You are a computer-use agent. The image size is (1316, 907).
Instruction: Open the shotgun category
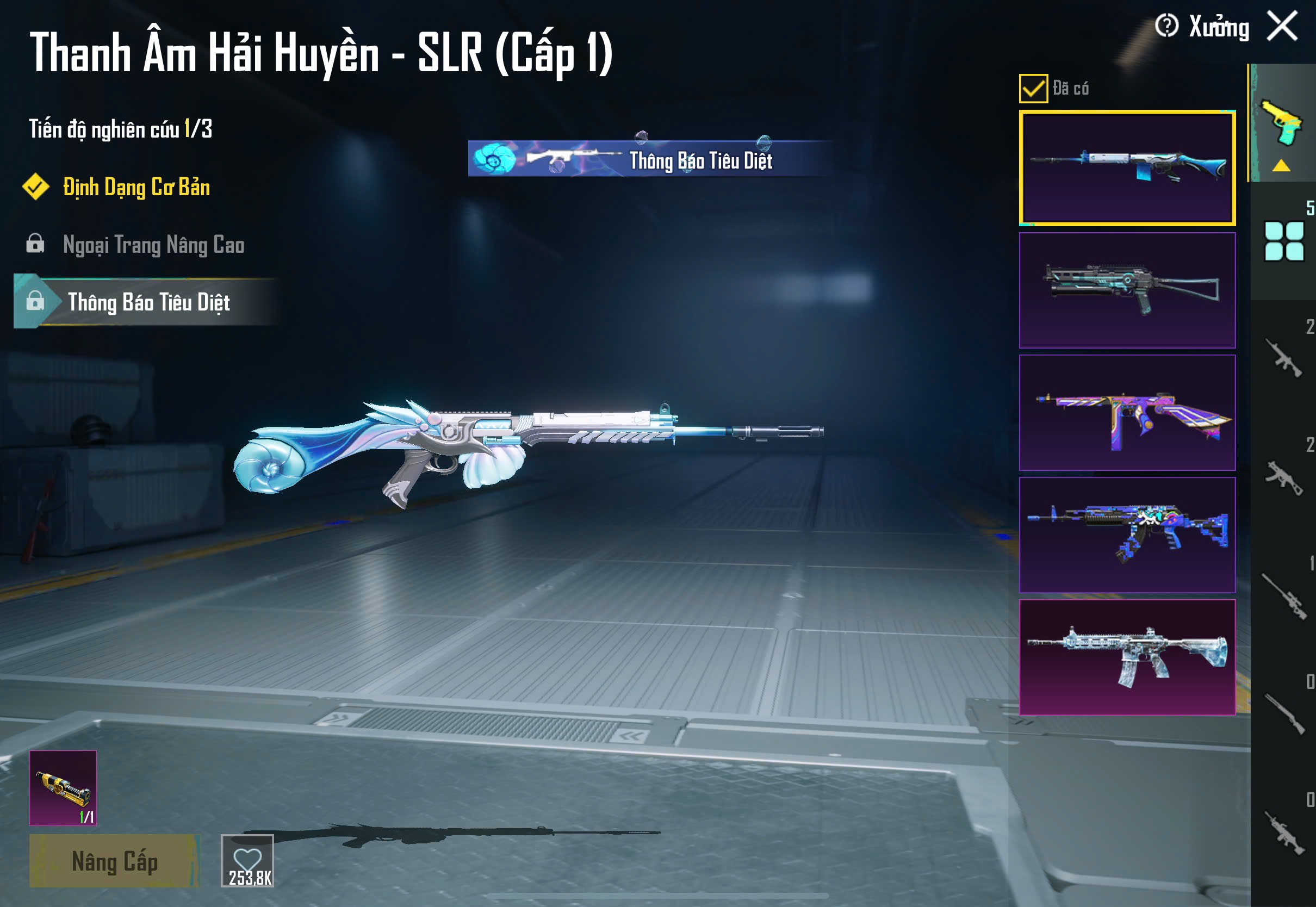(x=1283, y=714)
